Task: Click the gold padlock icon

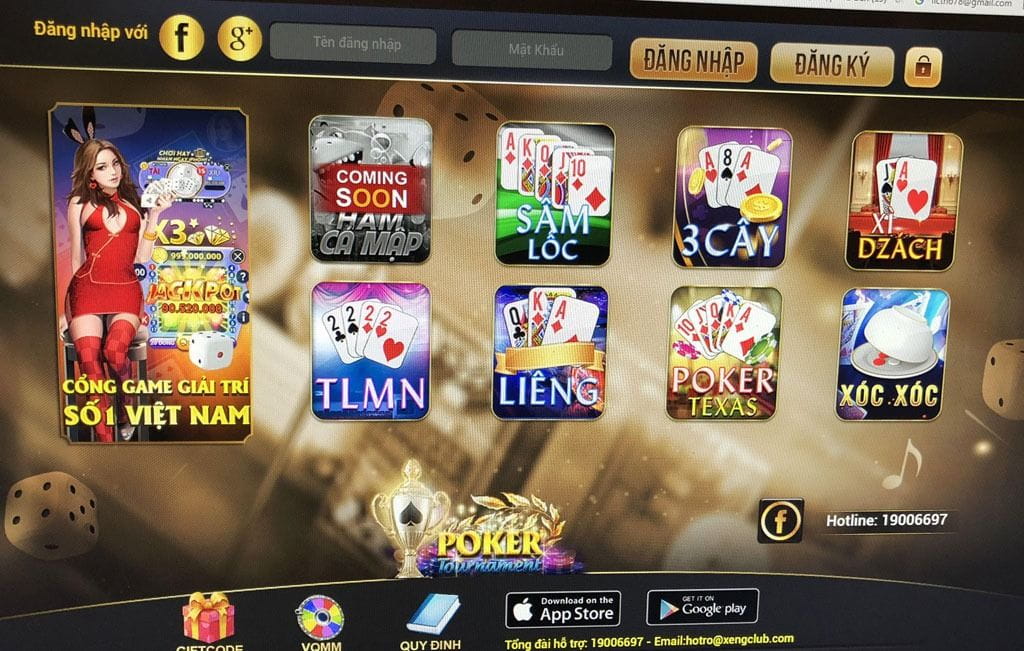Action: (x=923, y=67)
